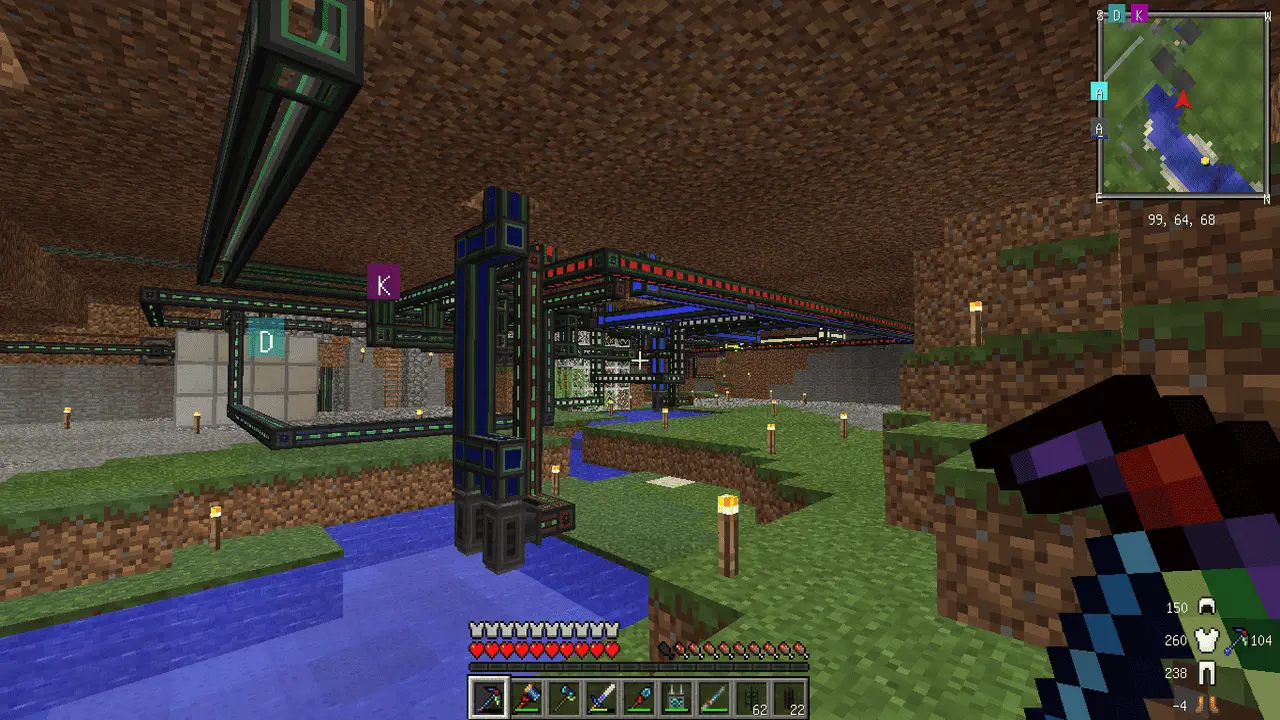Select the red-handled hammer hotbar slot

pyautogui.click(x=528, y=696)
